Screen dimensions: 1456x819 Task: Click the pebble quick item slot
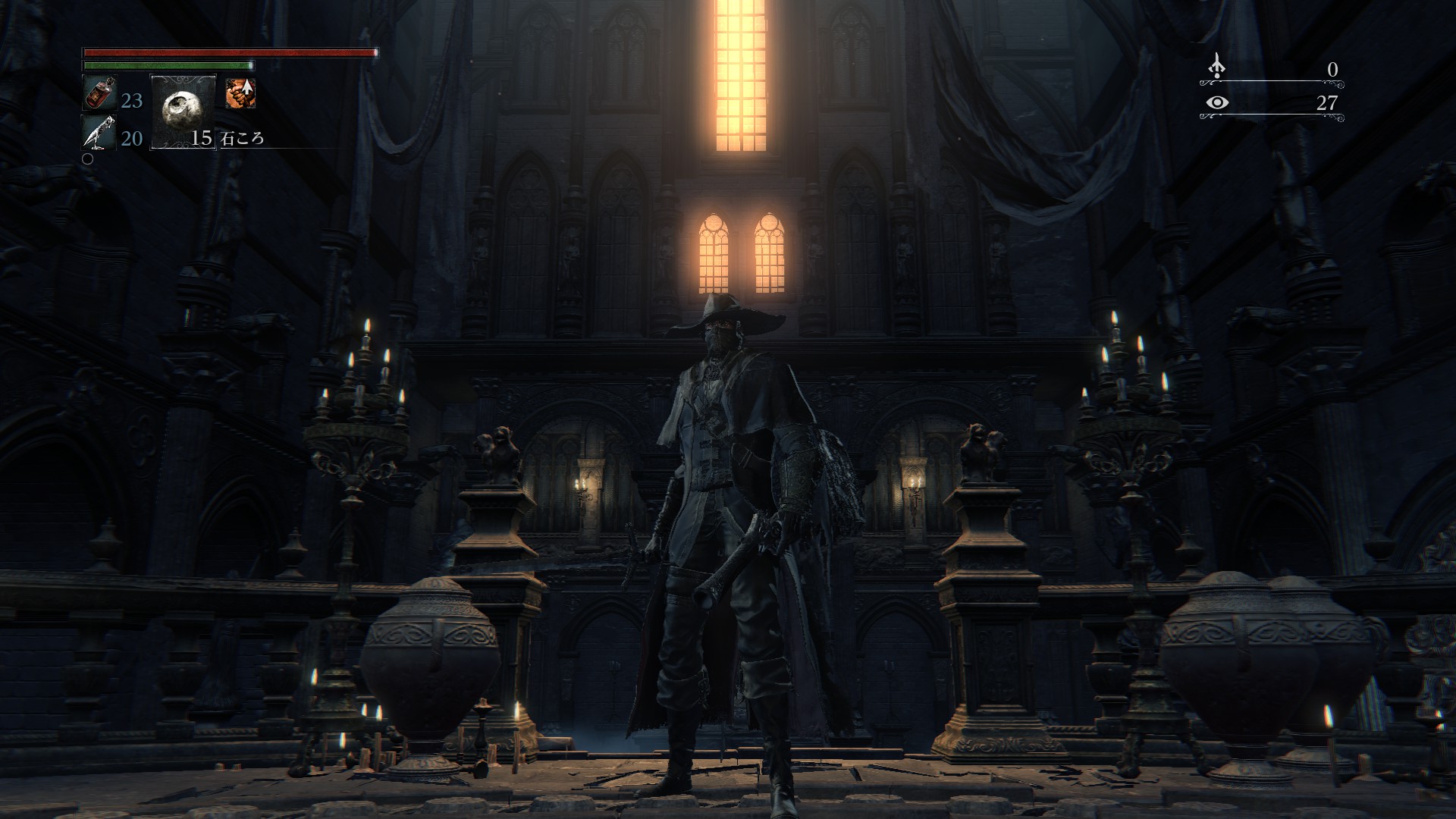pyautogui.click(x=183, y=111)
